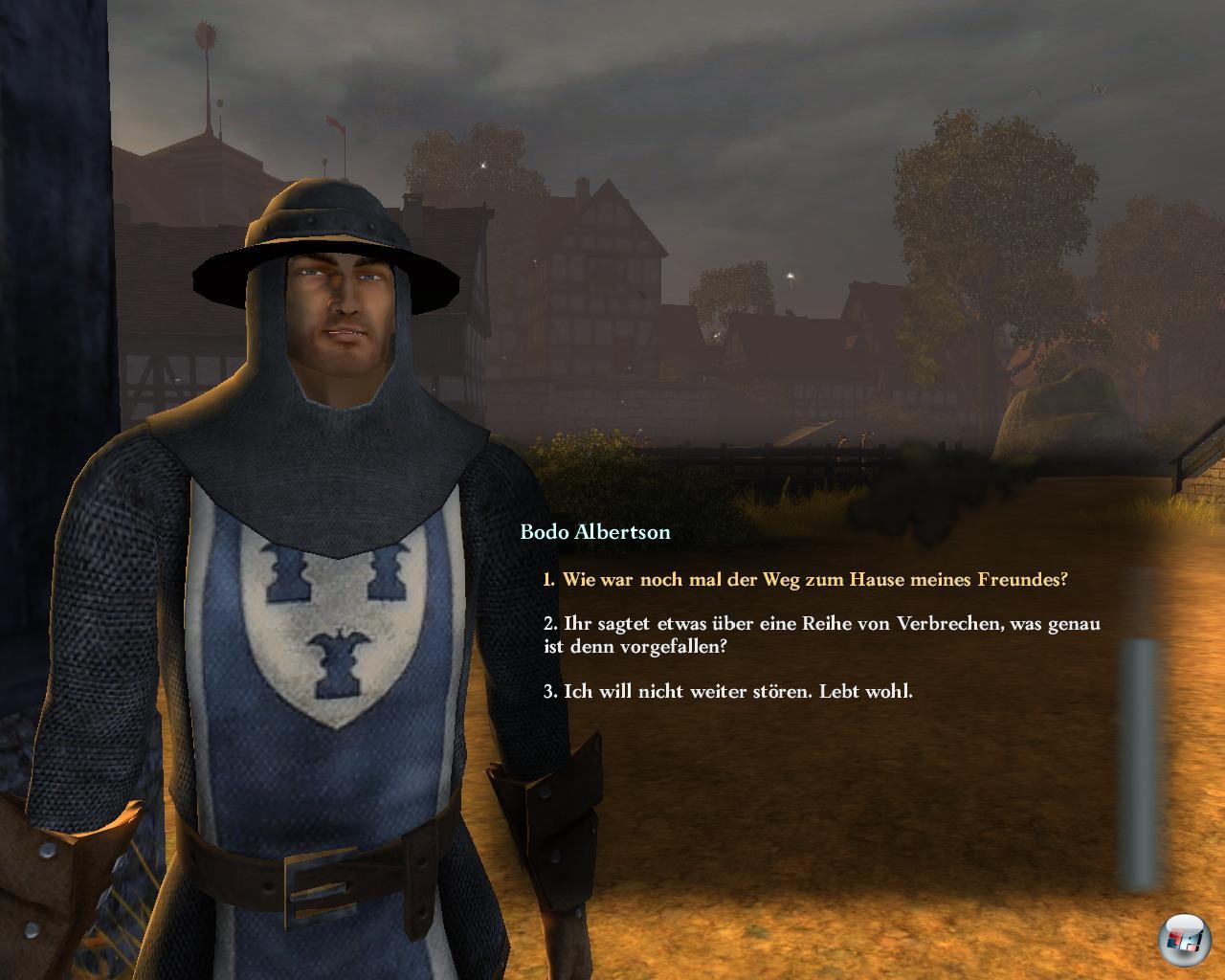This screenshot has height=980, width=1225.
Task: Select "Ich will nicht weiter stören. Lebt wohl."
Action: 728,691
